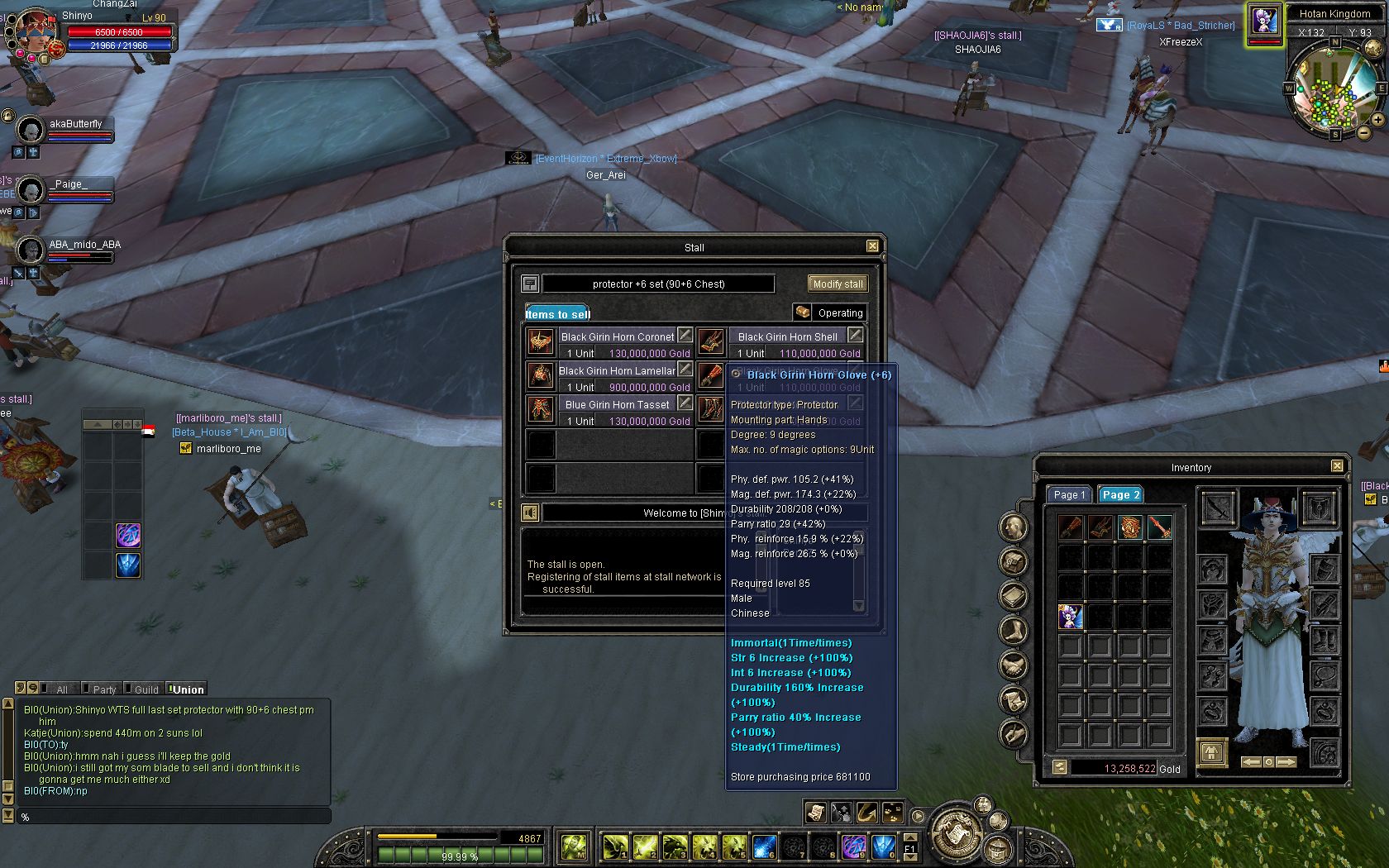
Task: Open the Operating stall option
Action: [830, 312]
